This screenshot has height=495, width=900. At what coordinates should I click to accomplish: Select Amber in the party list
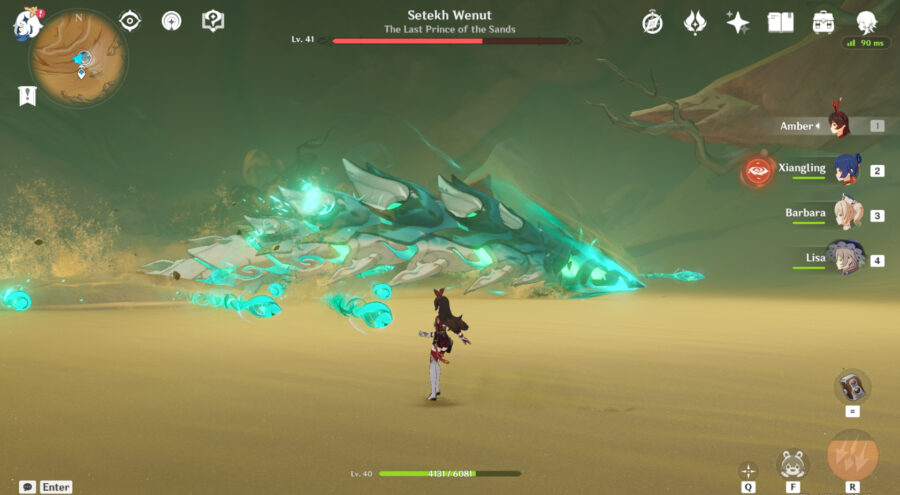tap(838, 125)
